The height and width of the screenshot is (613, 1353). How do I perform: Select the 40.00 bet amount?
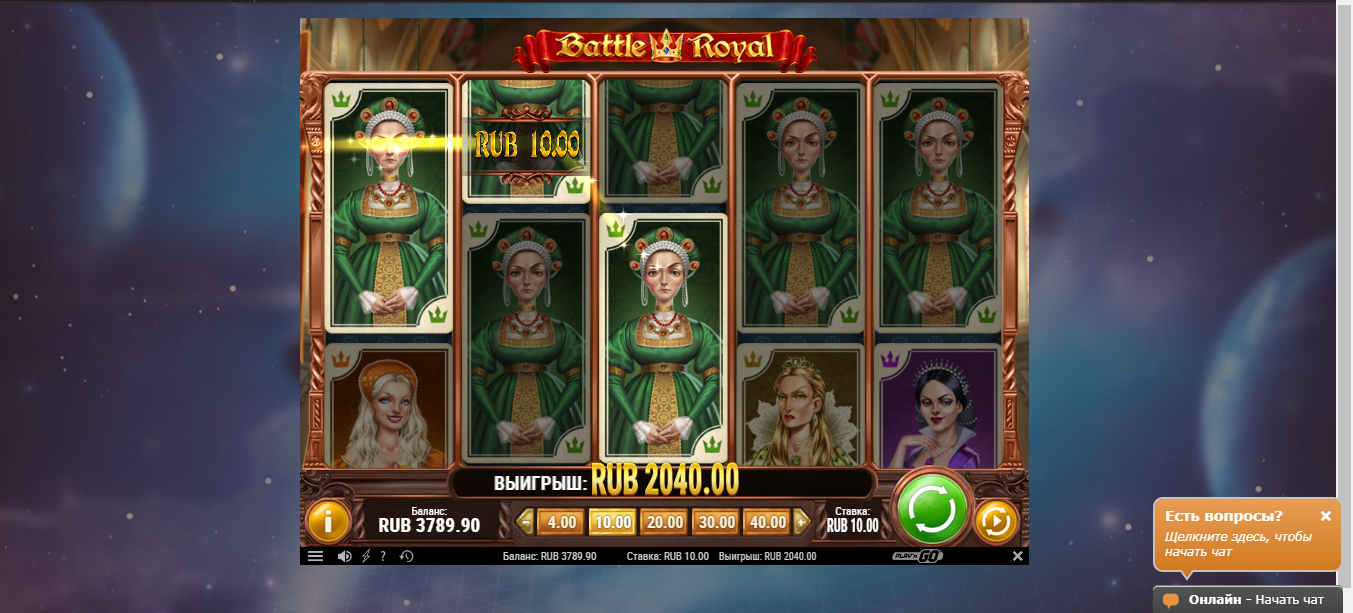click(767, 522)
